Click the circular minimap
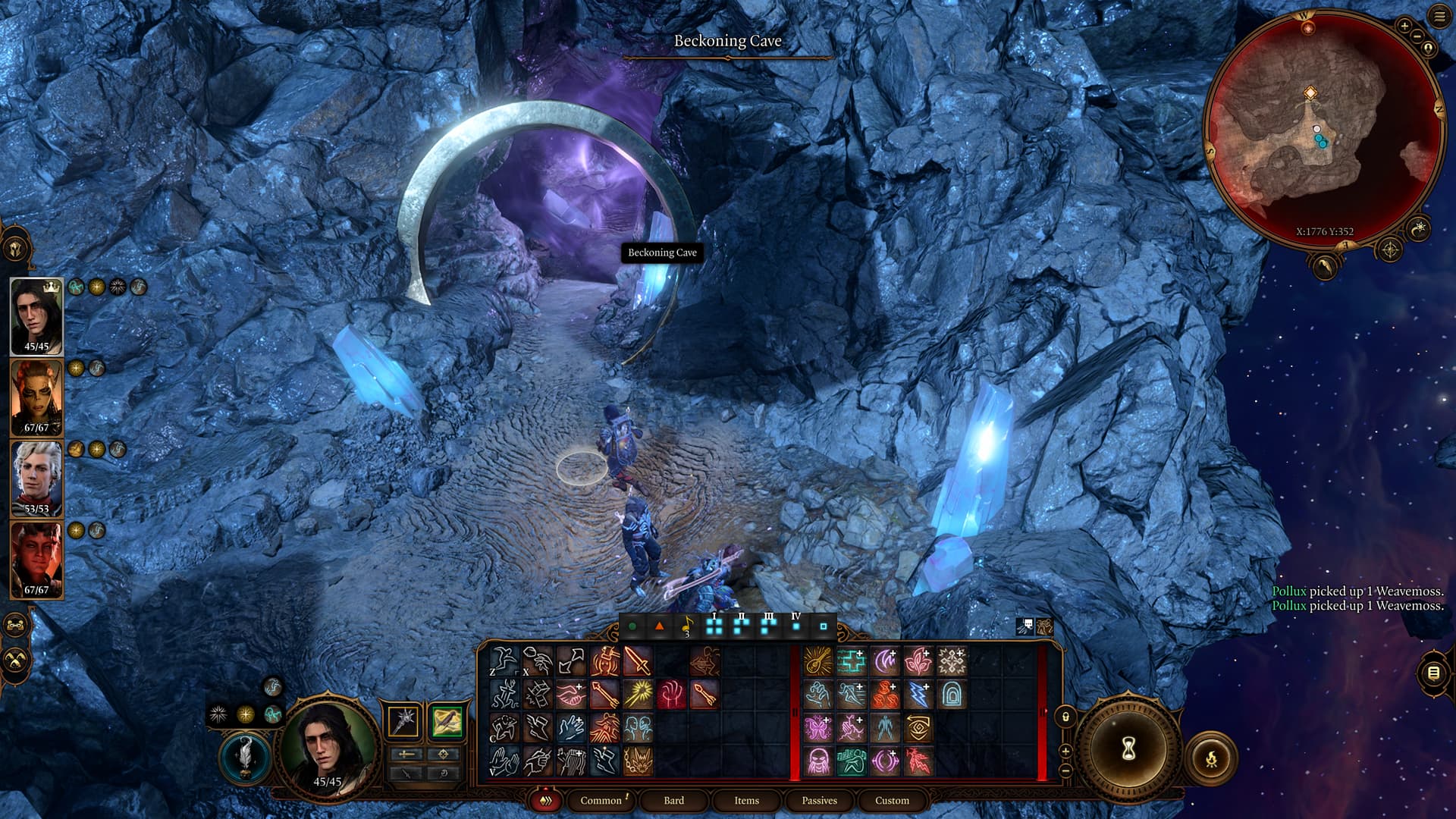The image size is (1456, 819). (x=1323, y=129)
